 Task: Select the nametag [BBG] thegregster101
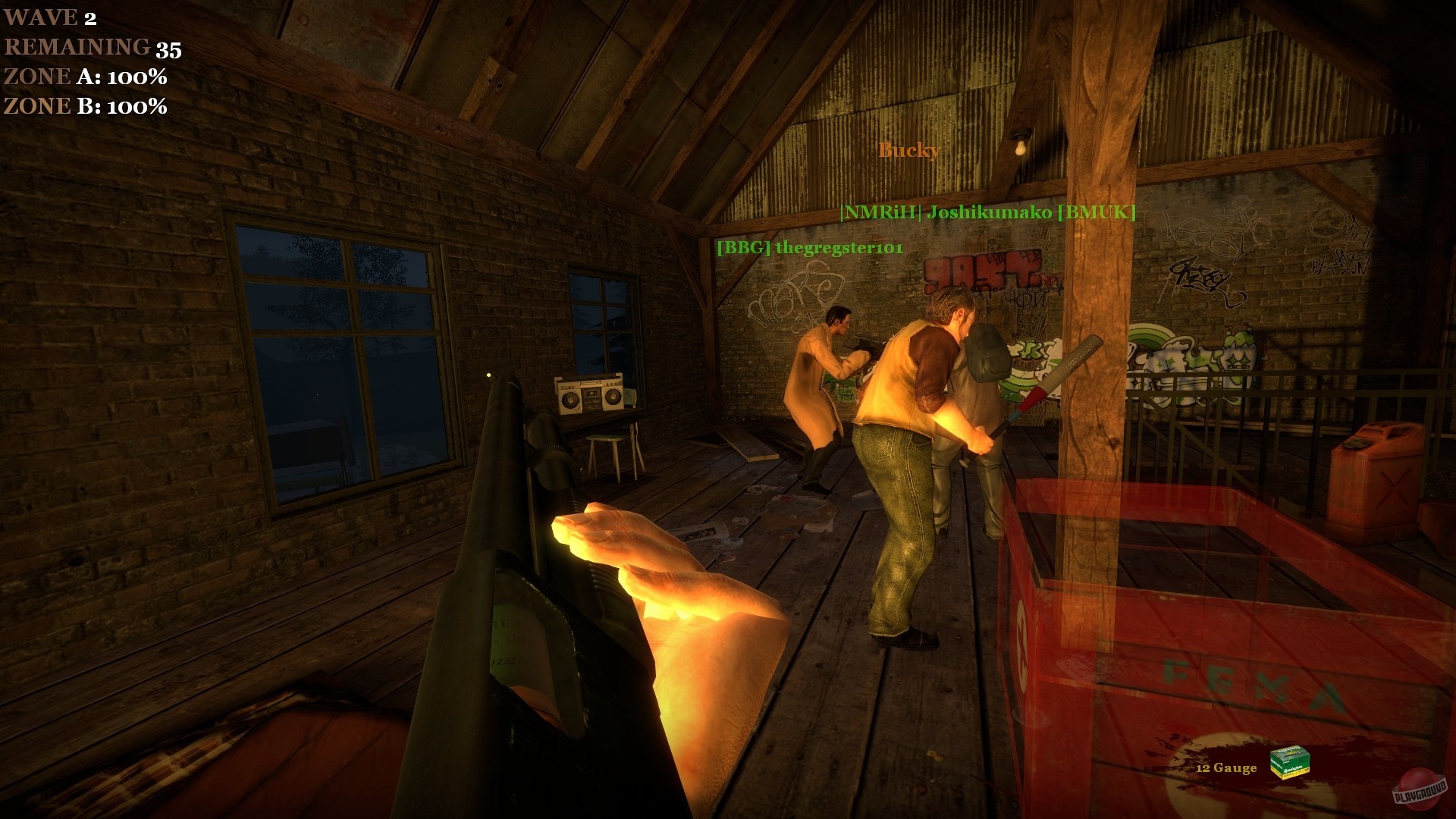coord(810,246)
